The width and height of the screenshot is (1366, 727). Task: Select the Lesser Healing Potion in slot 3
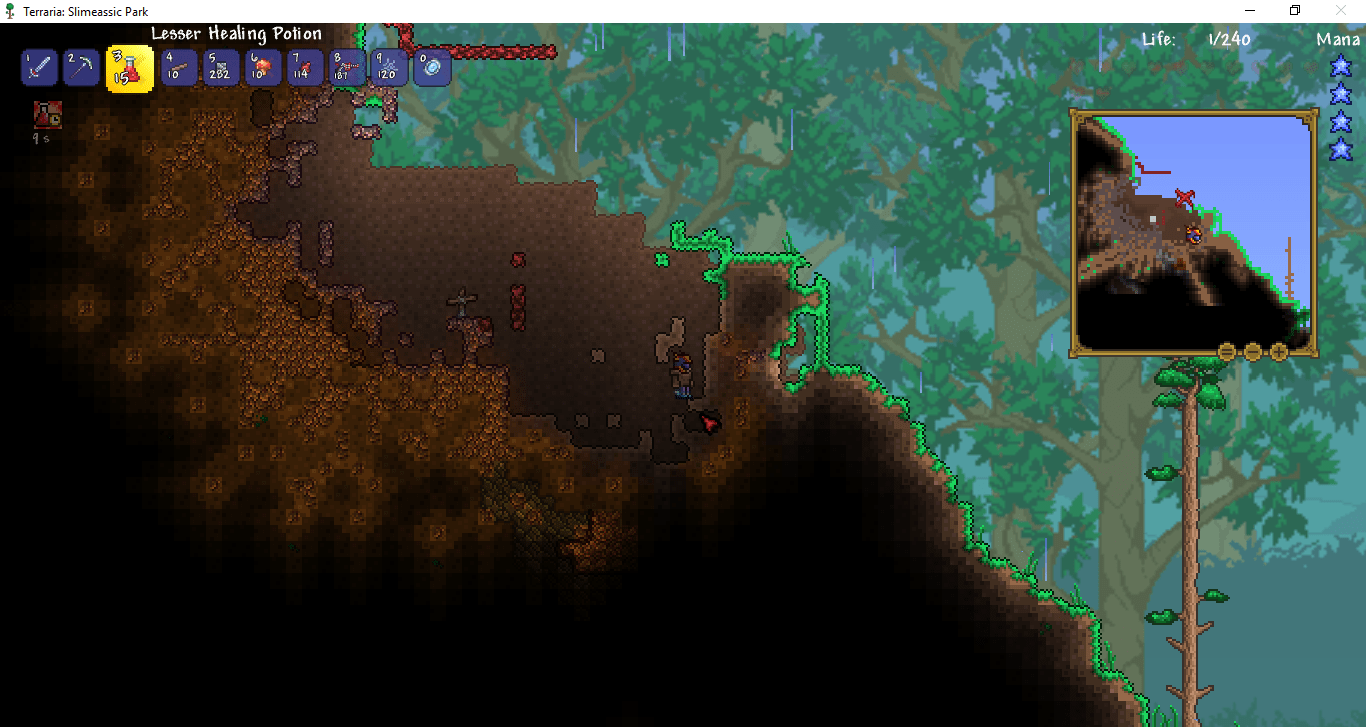tap(129, 67)
